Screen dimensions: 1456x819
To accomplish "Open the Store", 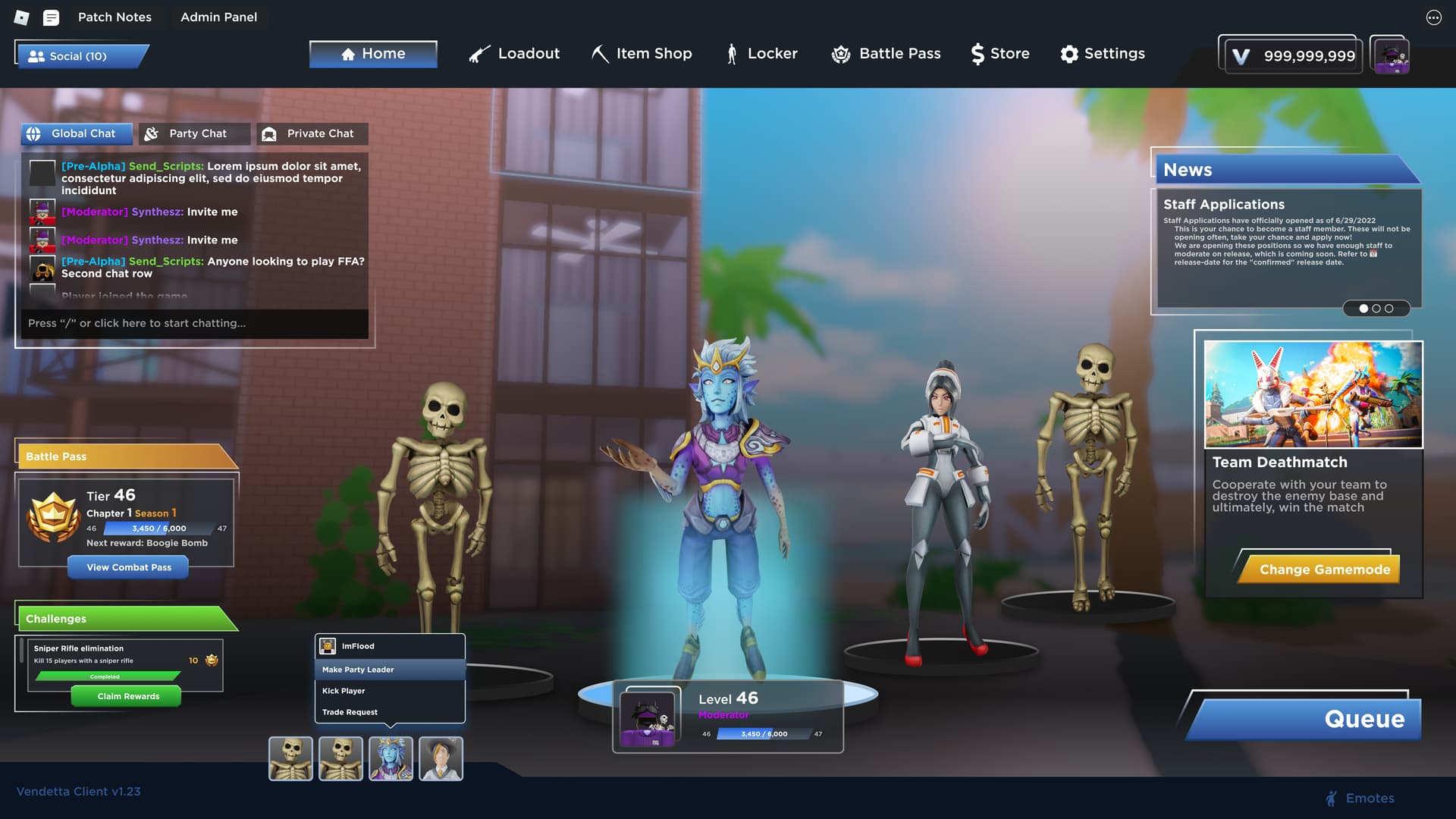I will click(x=1000, y=54).
